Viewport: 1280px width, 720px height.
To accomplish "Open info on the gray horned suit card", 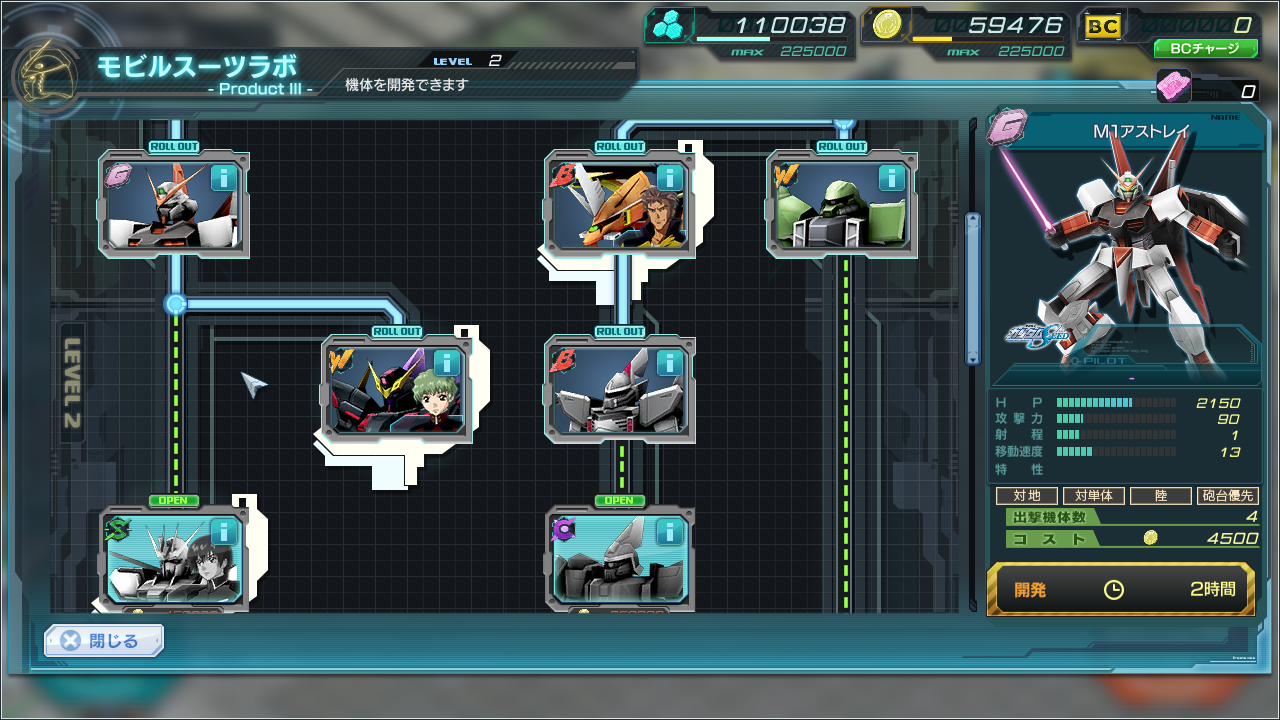I will 669,362.
